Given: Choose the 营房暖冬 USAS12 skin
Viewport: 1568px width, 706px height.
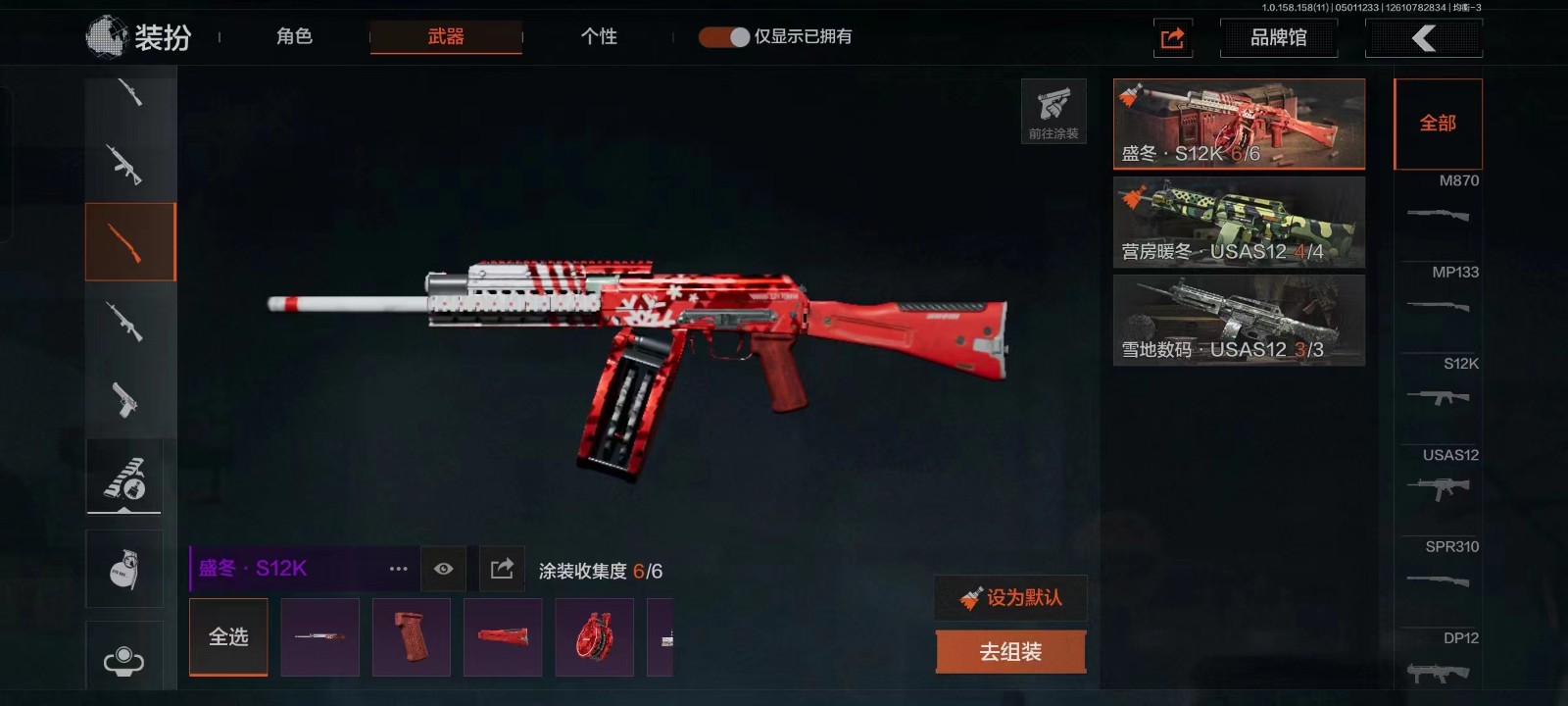Looking at the screenshot, I should (x=1239, y=223).
